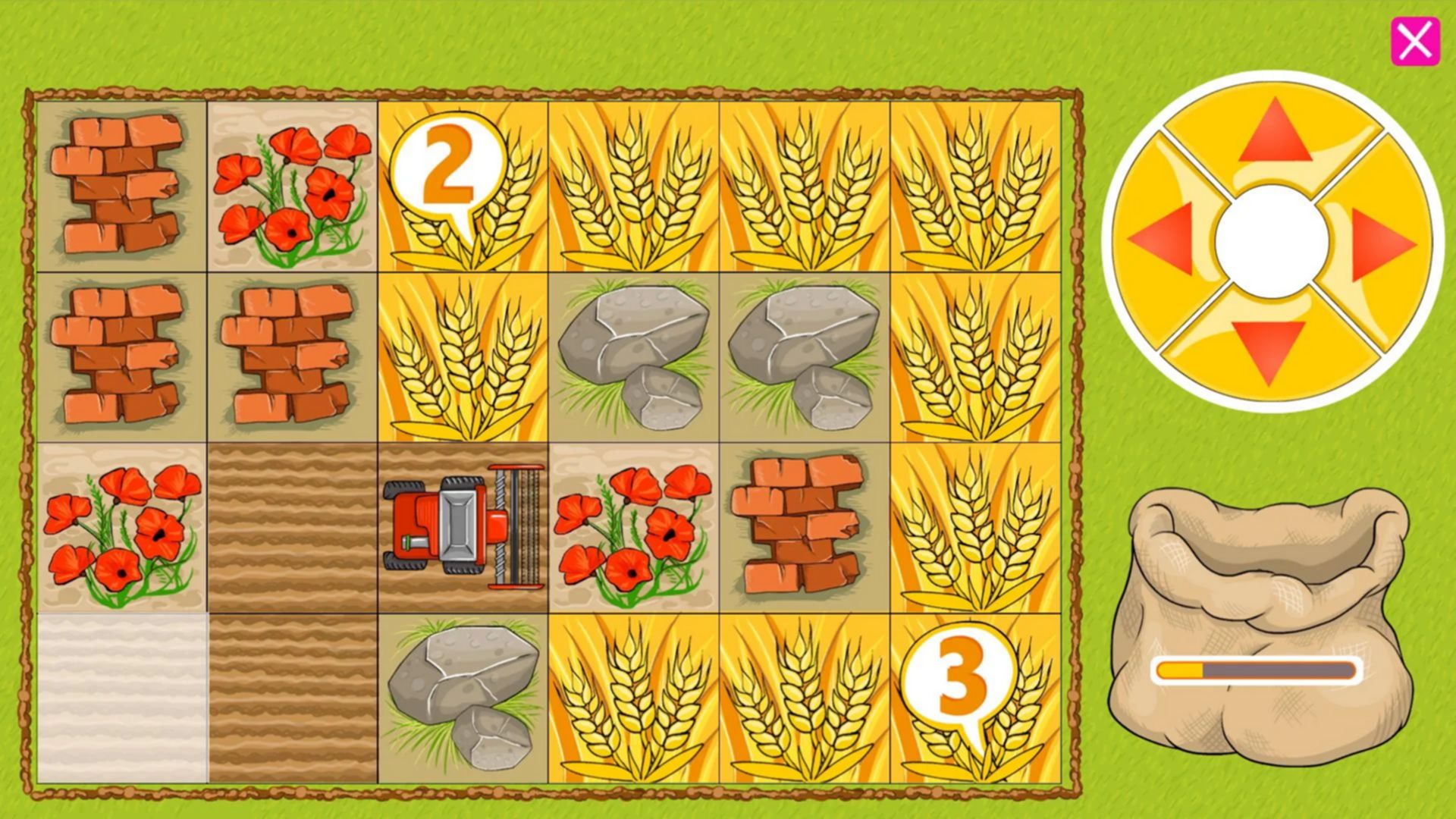Tap the right arrow on the direction wheel
The height and width of the screenshot is (819, 1456).
[x=1382, y=244]
